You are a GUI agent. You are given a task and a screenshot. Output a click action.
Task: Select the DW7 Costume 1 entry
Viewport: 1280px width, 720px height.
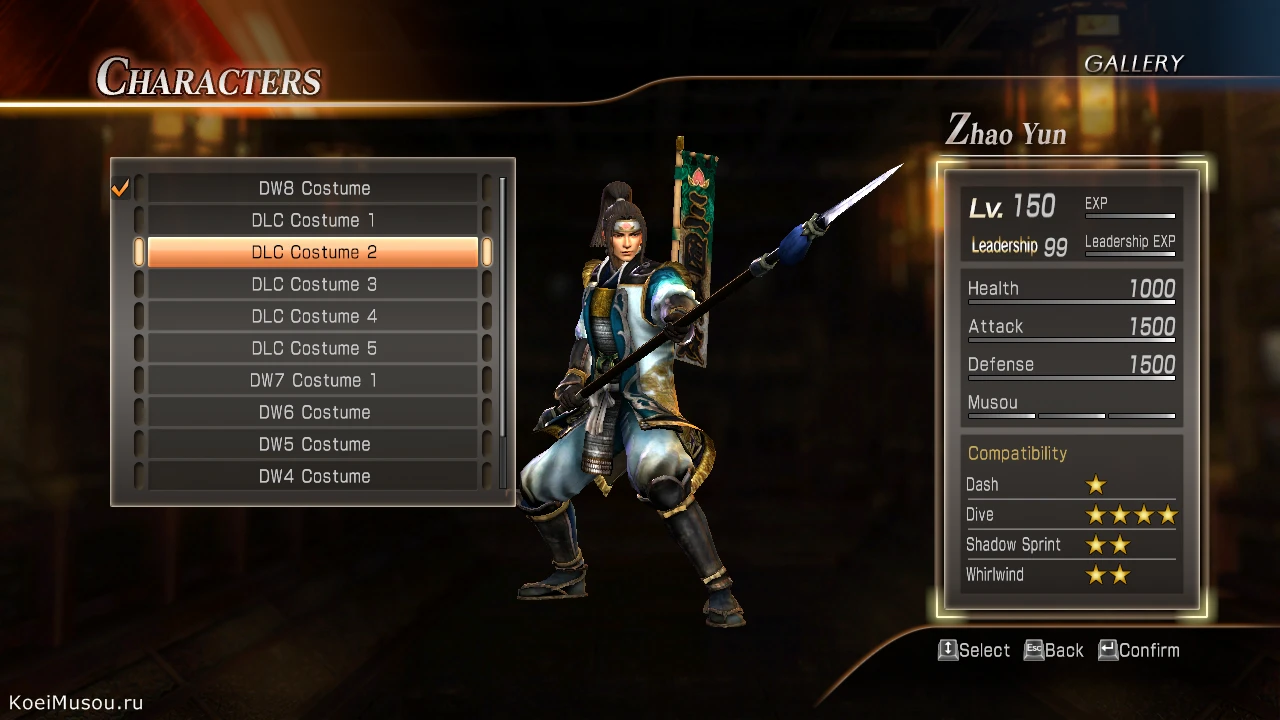point(313,380)
